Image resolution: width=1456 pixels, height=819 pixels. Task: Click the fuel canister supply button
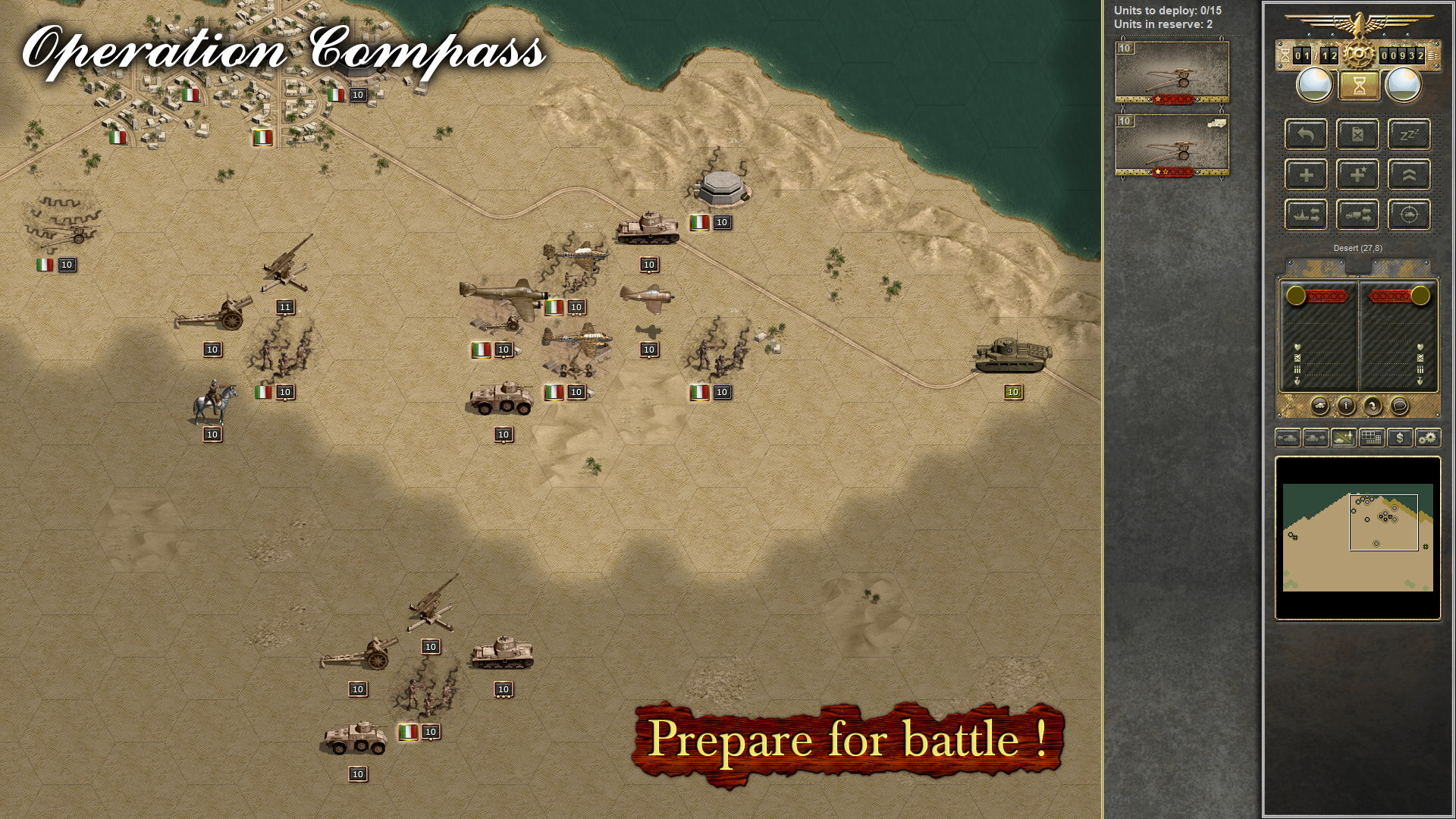click(1357, 135)
